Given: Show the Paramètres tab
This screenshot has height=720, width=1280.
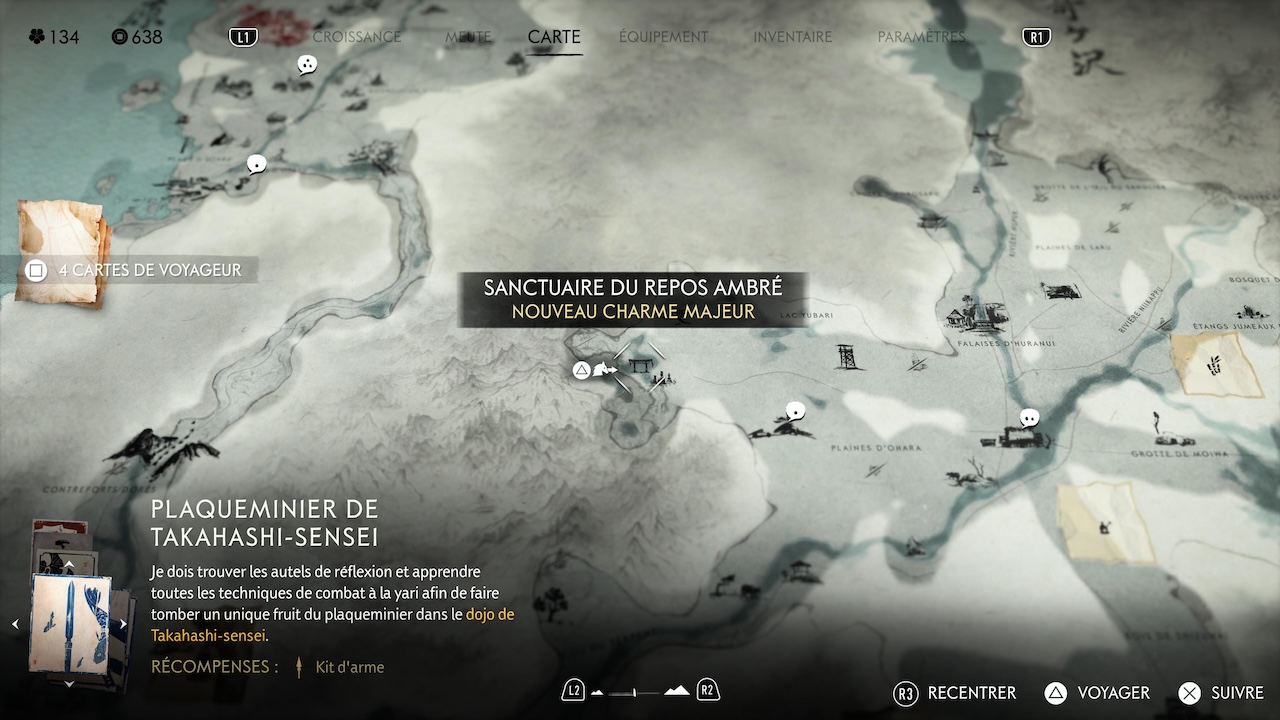Looking at the screenshot, I should tap(921, 37).
